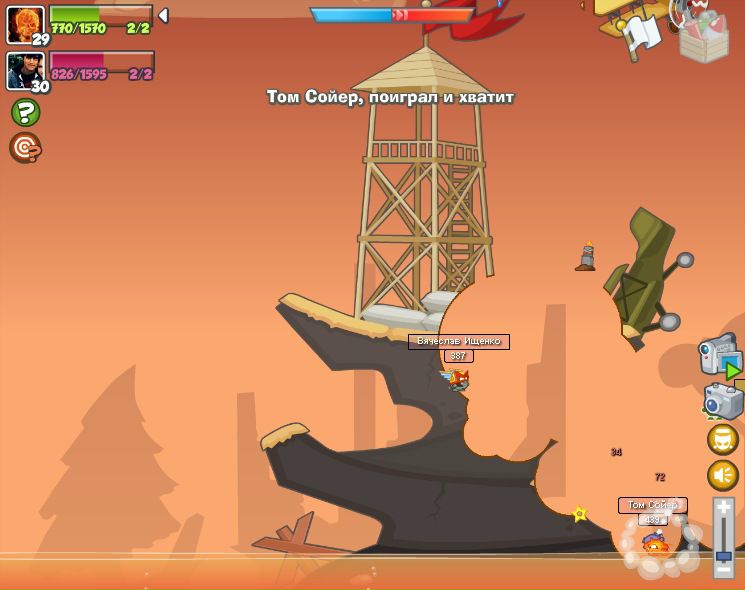
Task: Click the white surrender flag icon
Action: point(641,36)
